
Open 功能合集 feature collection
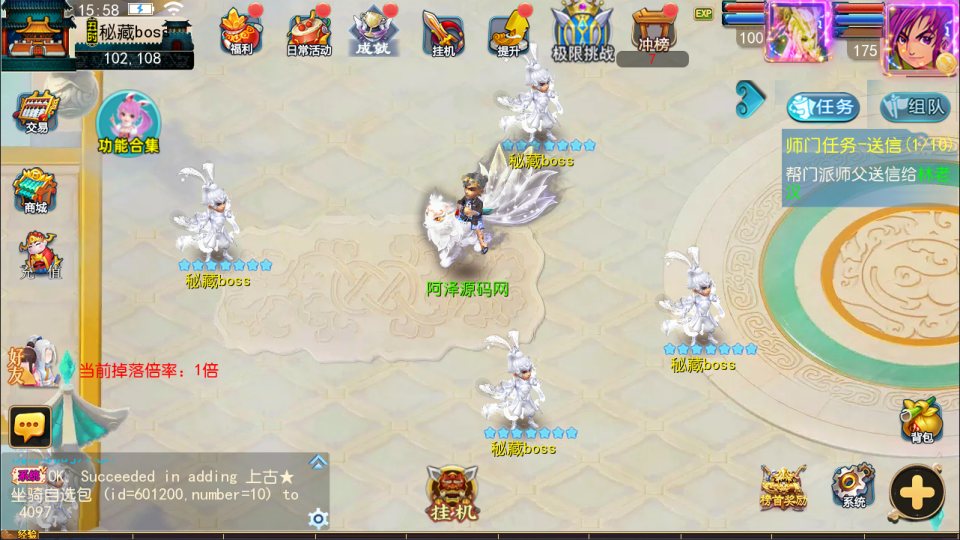click(x=128, y=124)
